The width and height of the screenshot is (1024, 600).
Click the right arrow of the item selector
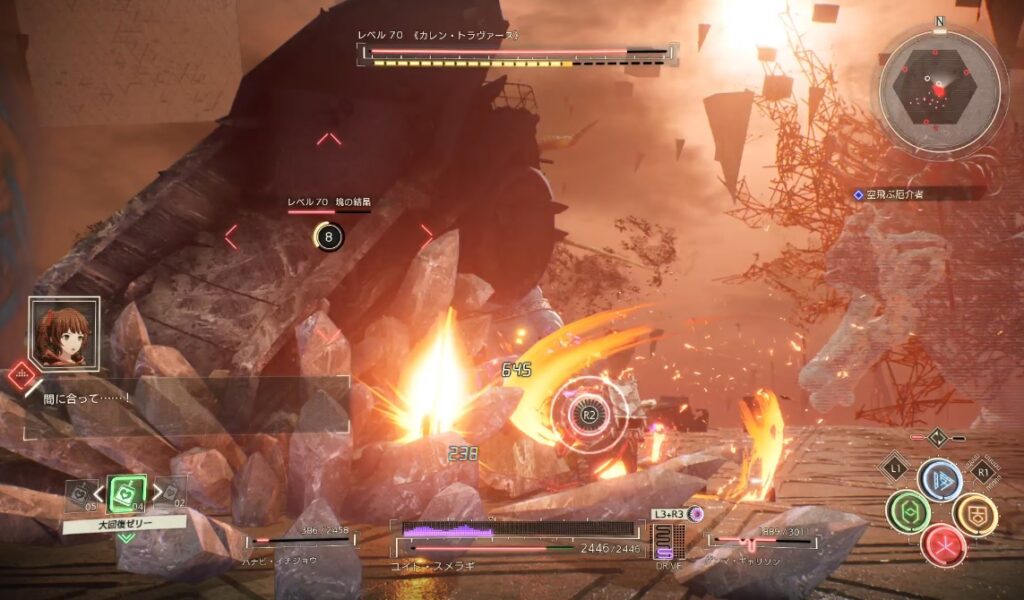click(157, 492)
